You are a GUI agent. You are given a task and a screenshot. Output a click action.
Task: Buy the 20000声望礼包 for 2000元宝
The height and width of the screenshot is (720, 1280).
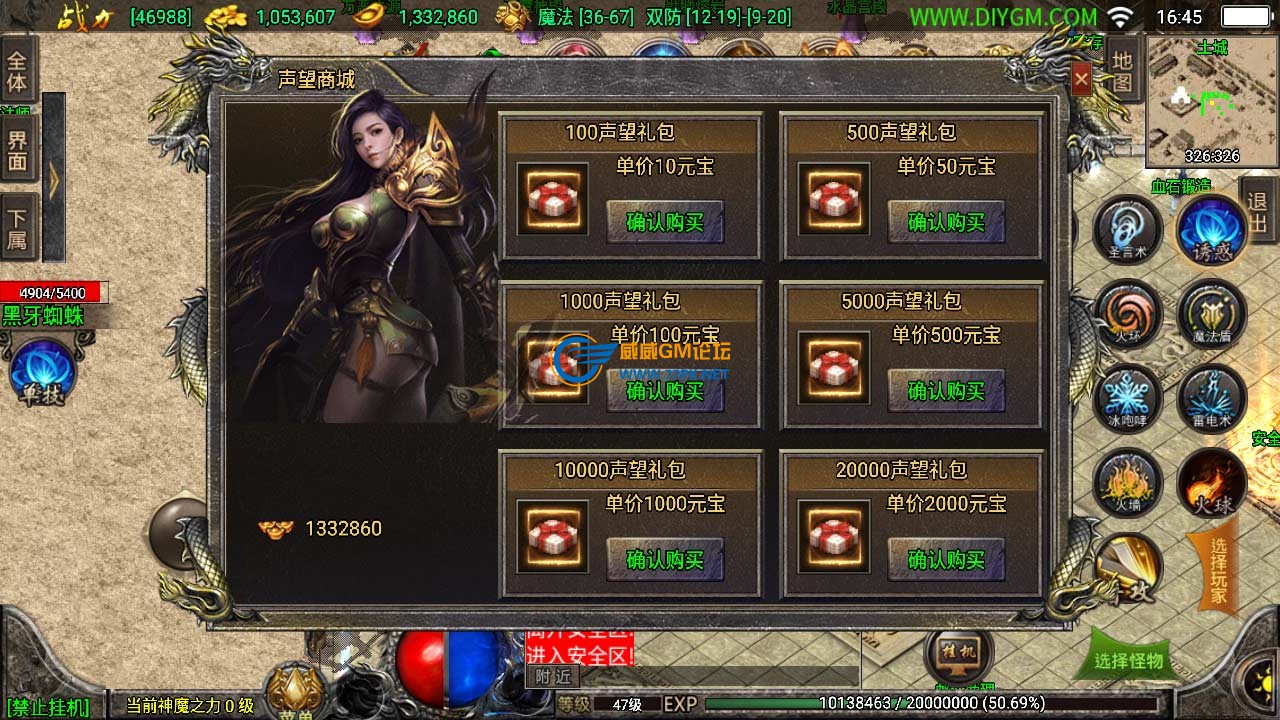coord(945,560)
